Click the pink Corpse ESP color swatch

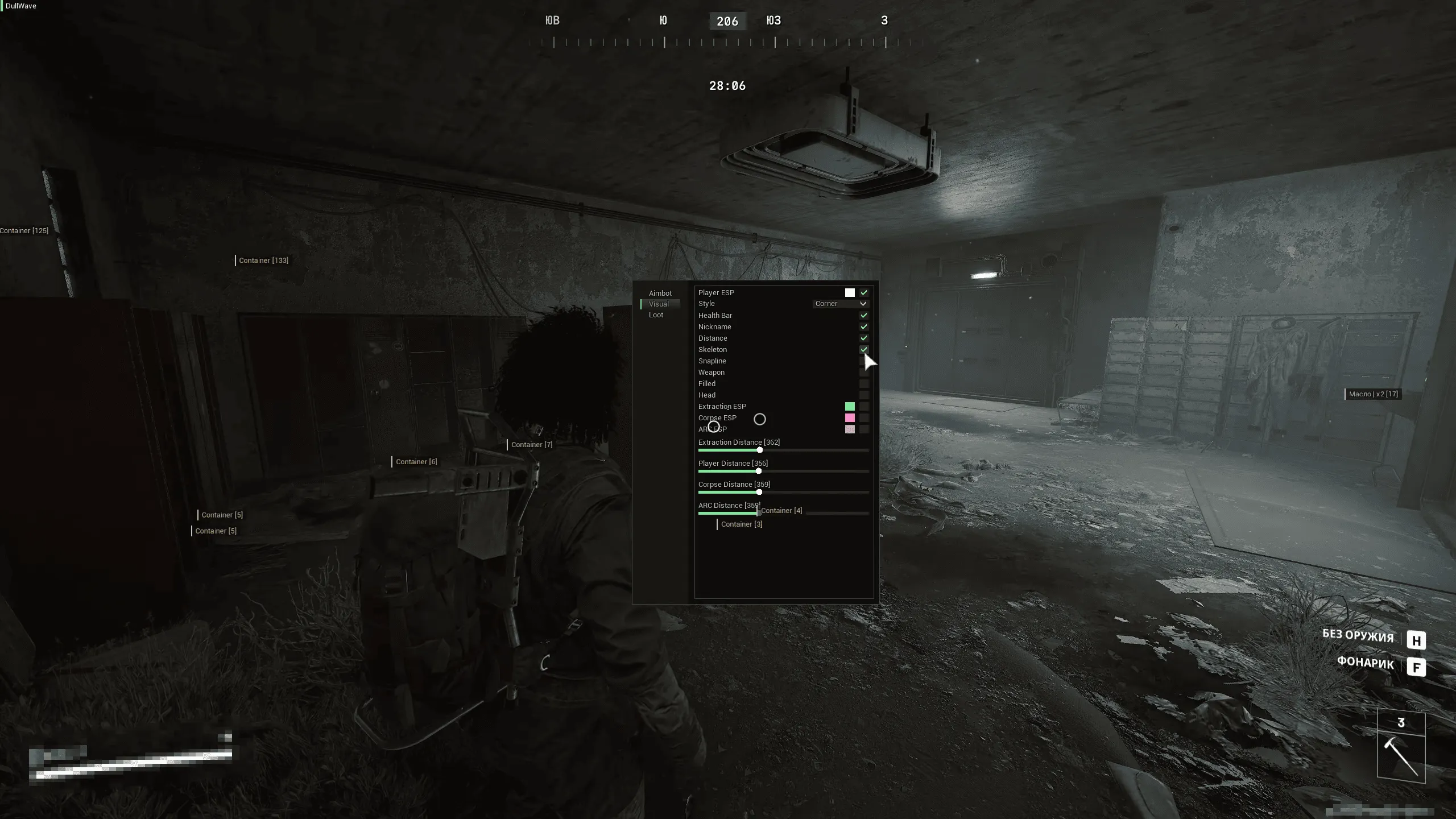[850, 417]
